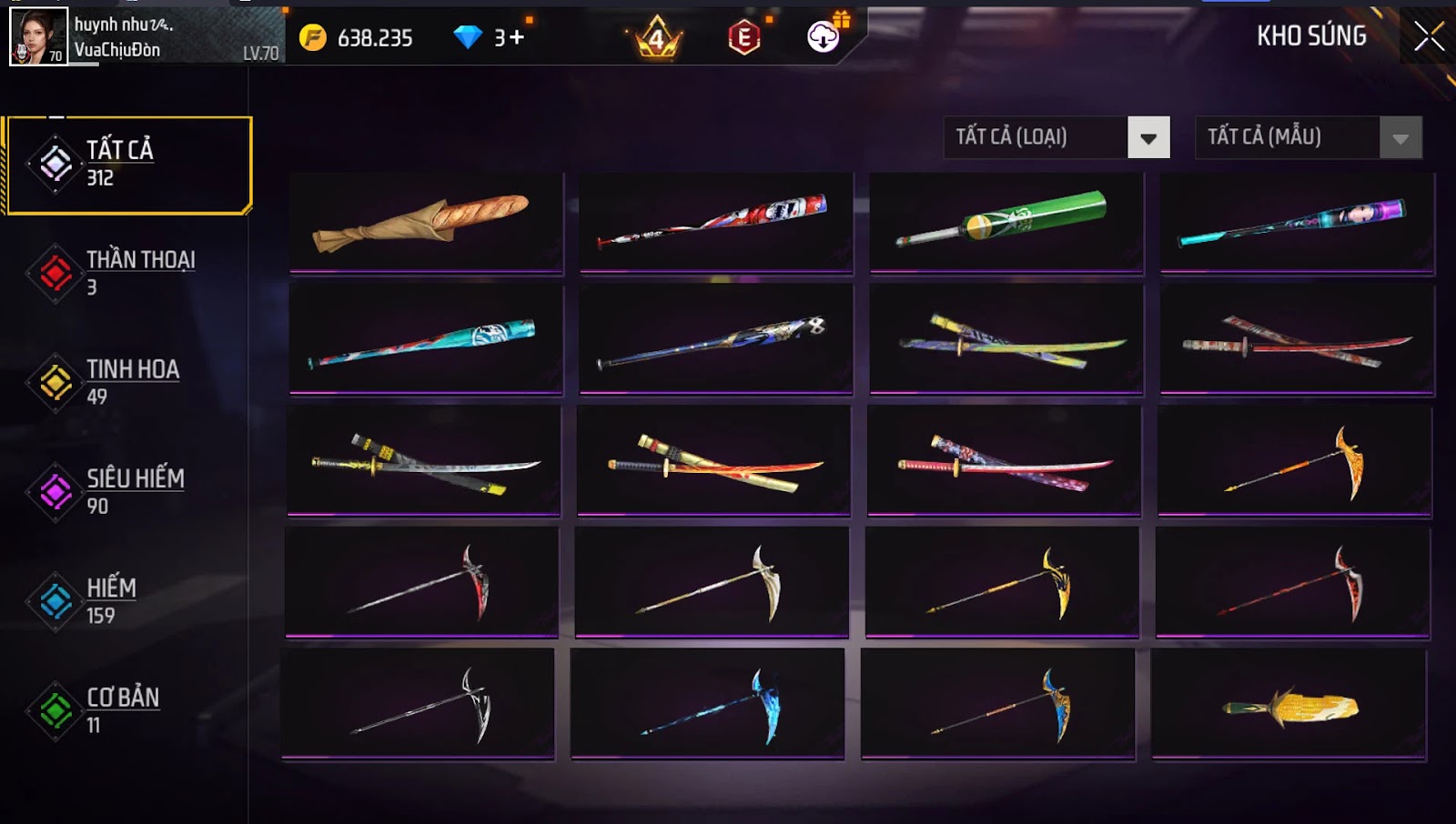Expand the Tất Cả (Mẫu) skin dropdown
Viewport: 1456px width, 824px height.
point(1400,138)
